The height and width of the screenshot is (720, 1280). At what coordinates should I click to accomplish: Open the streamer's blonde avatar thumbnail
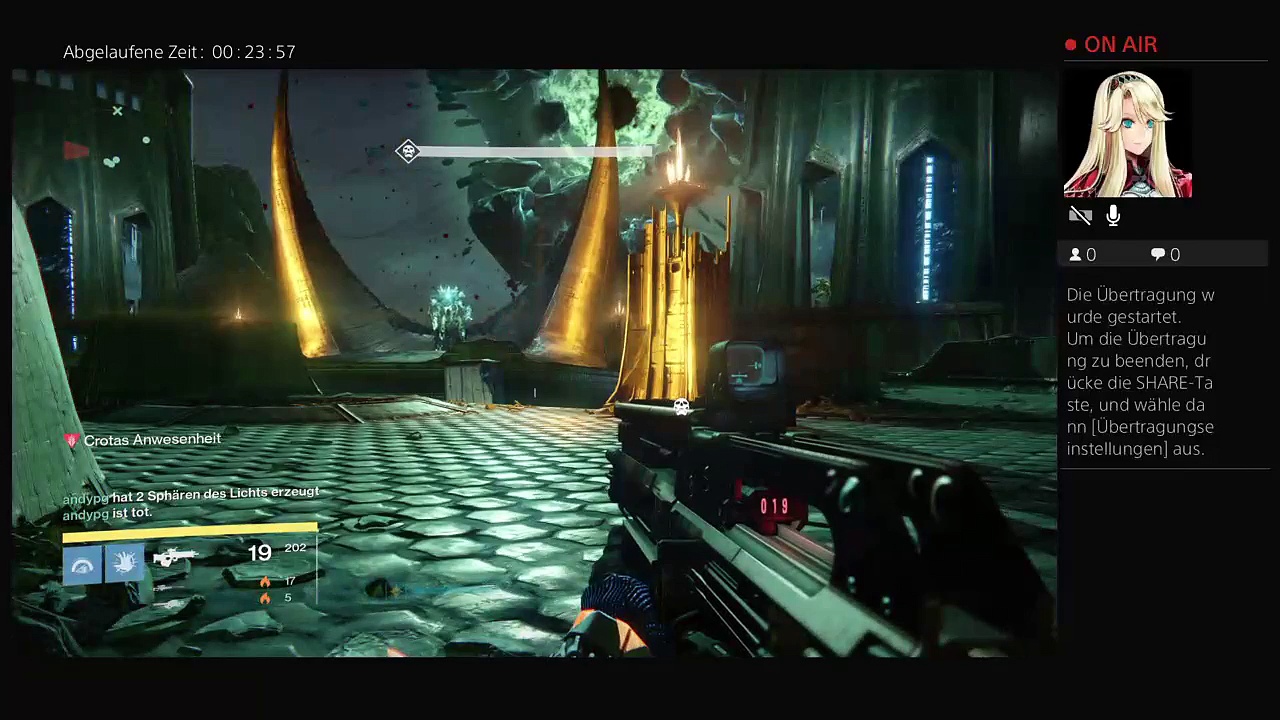pyautogui.click(x=1127, y=134)
